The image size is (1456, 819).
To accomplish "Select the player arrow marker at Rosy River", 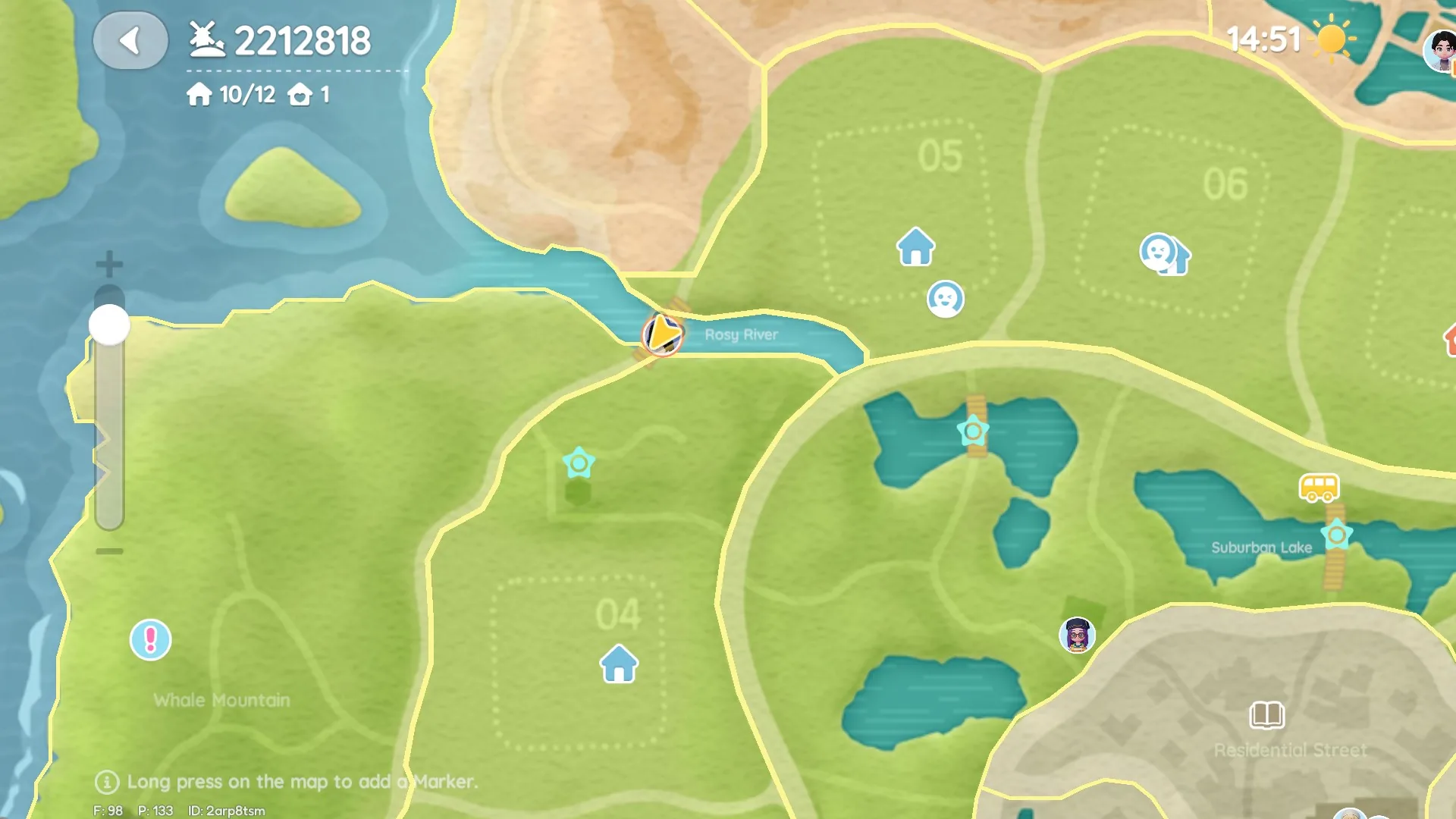I will point(662,334).
